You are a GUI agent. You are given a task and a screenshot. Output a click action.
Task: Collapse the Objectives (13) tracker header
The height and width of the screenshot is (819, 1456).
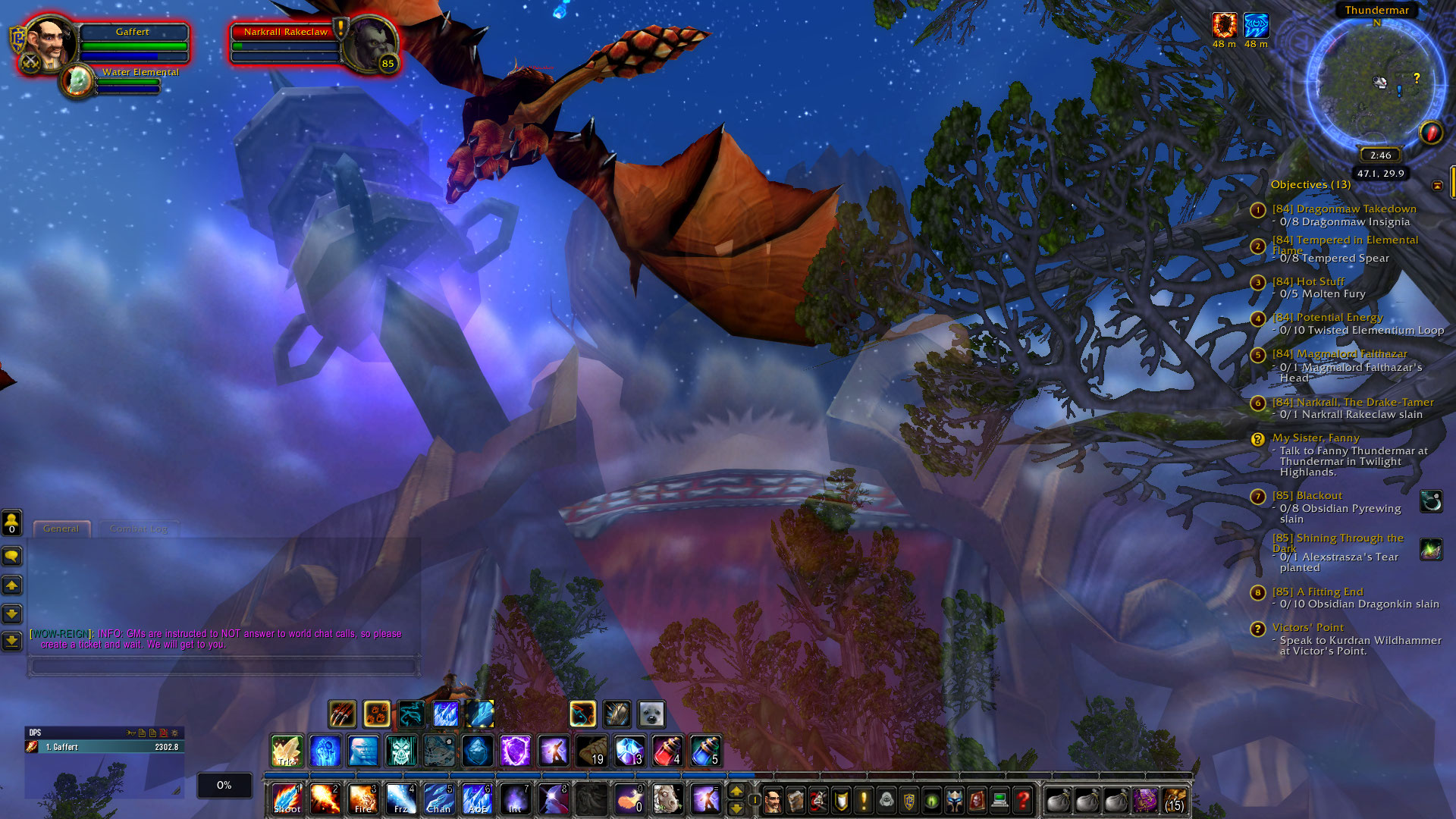(1310, 184)
